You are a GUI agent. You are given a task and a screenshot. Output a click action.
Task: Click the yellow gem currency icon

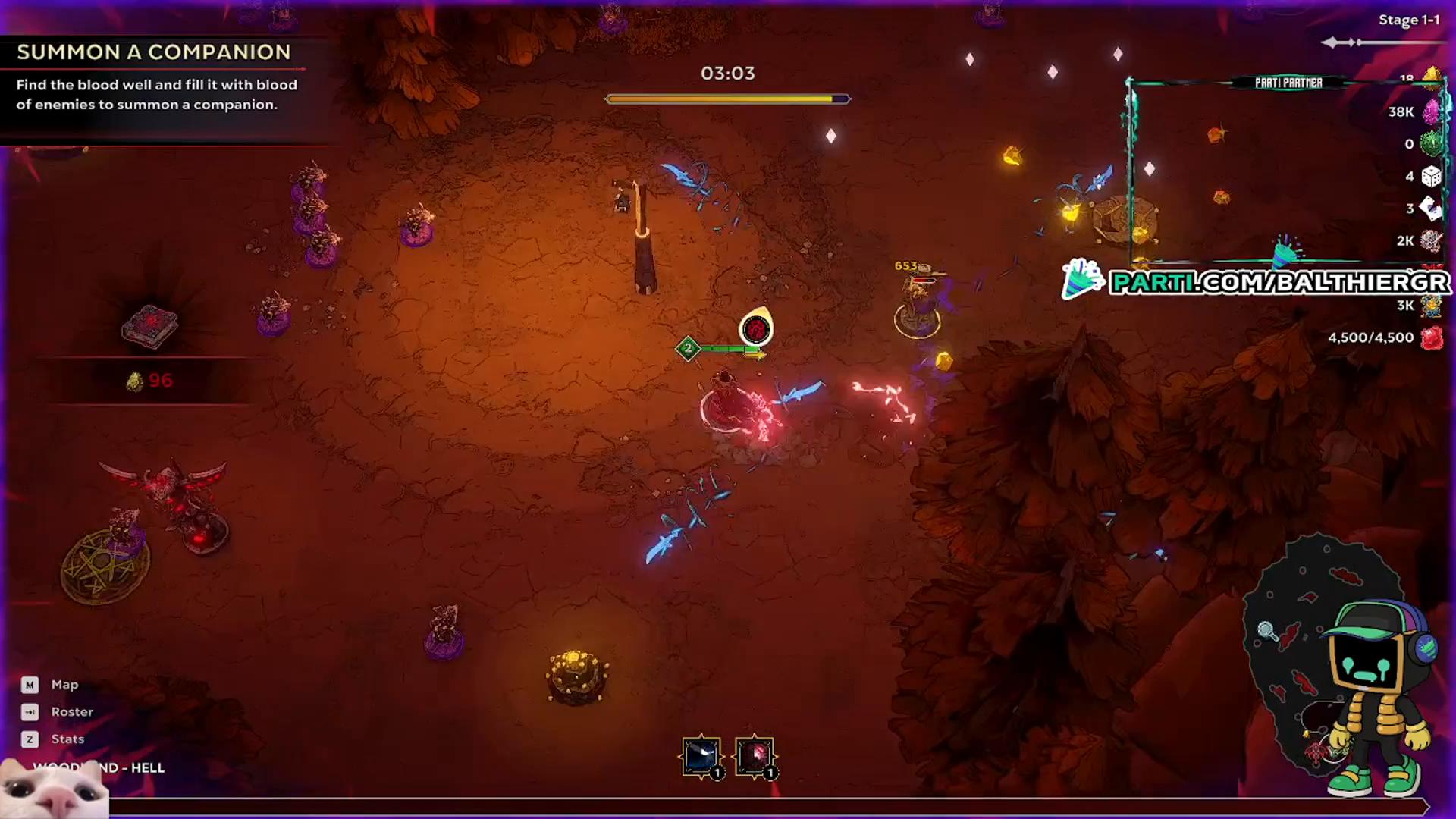(1431, 76)
